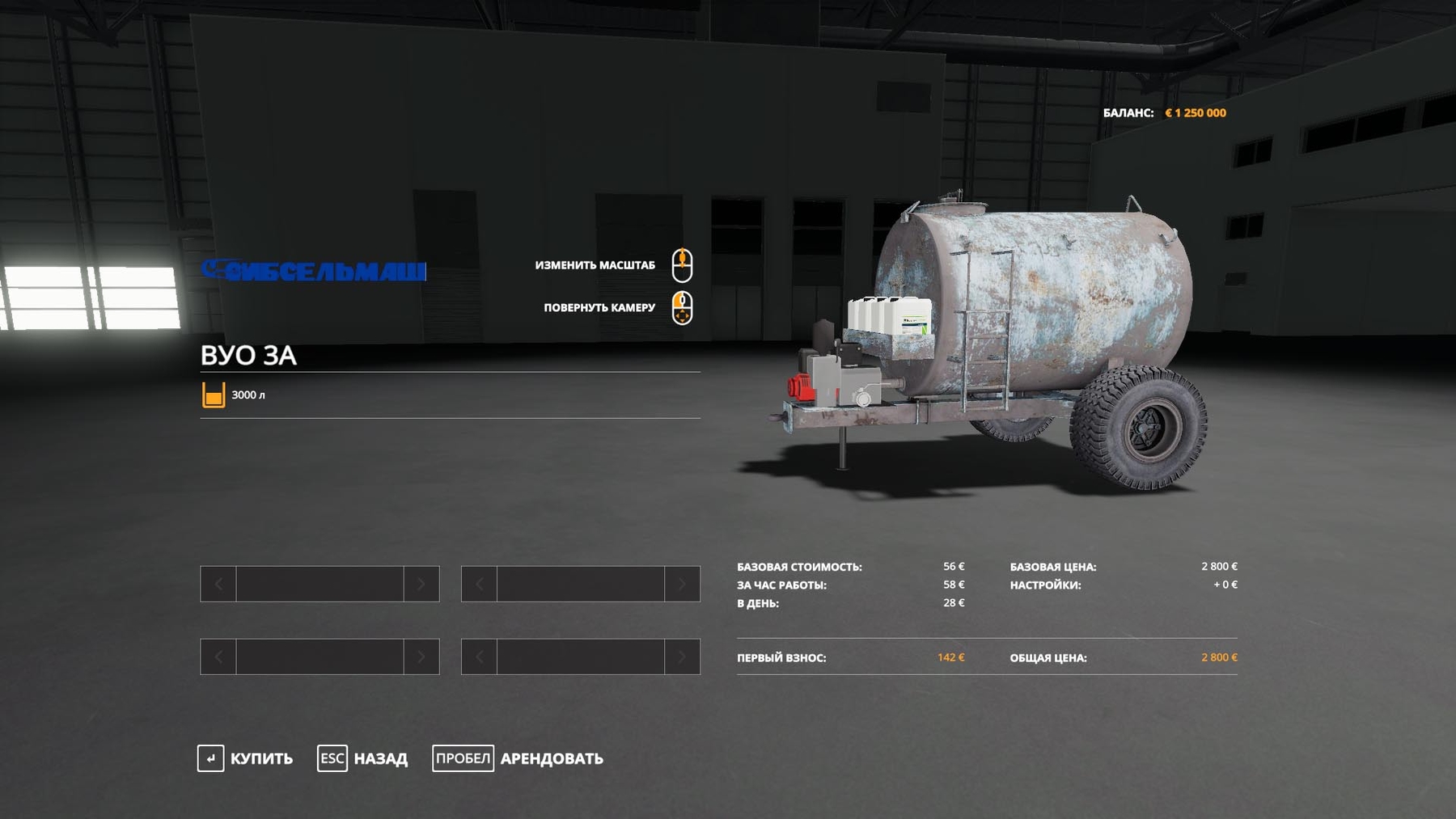The width and height of the screenshot is (1456, 819).
Task: Go back using the НАЗАД button
Action: (x=363, y=758)
